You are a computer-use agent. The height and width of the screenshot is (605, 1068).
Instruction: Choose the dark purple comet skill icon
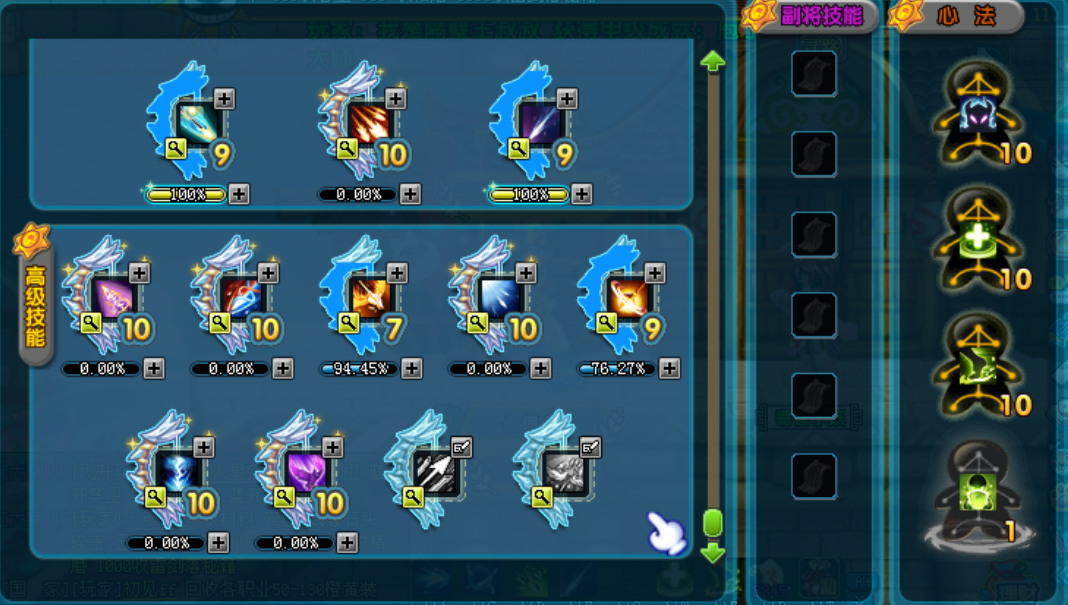coord(542,123)
